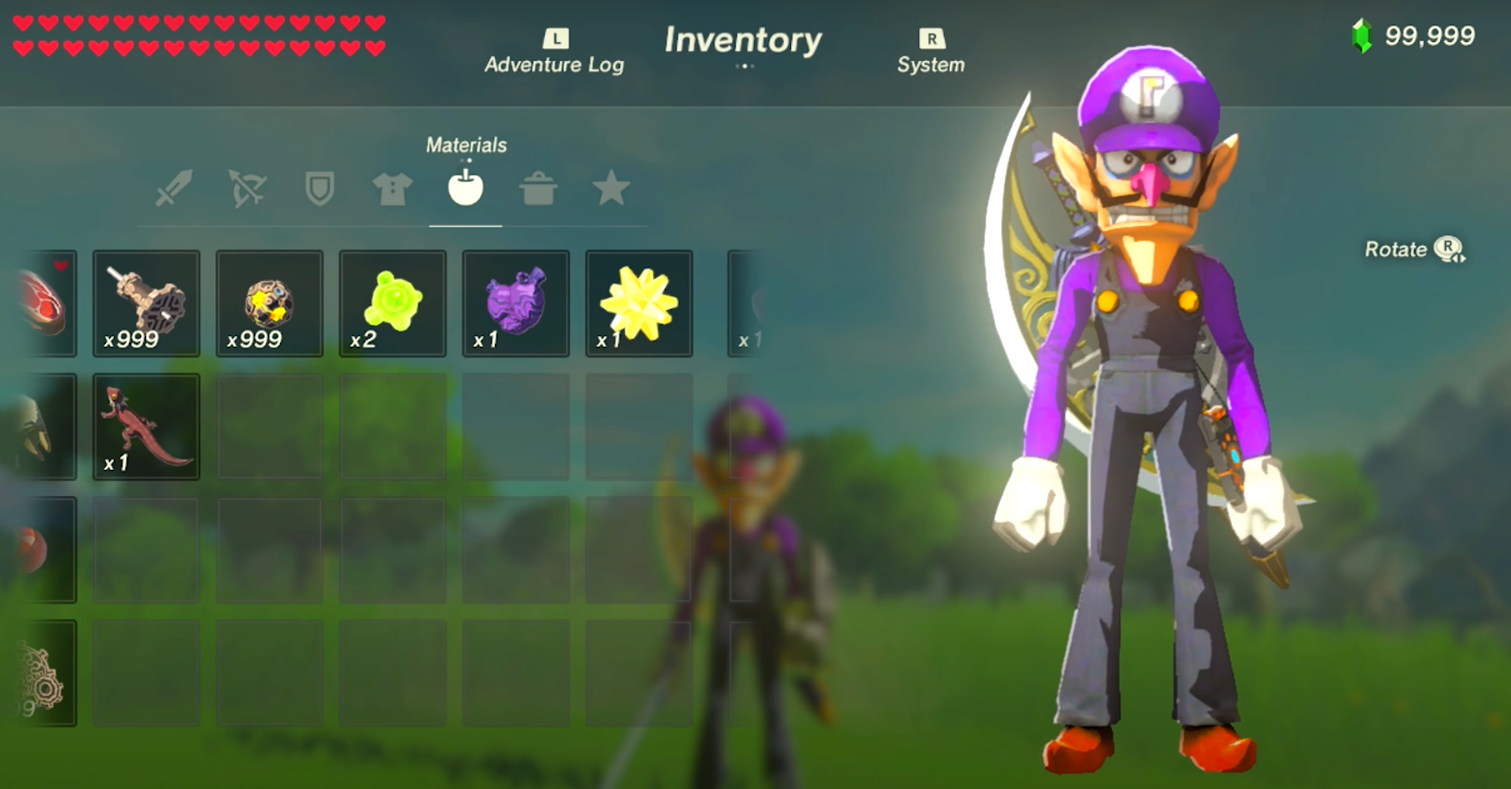Image resolution: width=1511 pixels, height=789 pixels.
Task: Select the ancient screw slot with x999
Action: point(146,303)
